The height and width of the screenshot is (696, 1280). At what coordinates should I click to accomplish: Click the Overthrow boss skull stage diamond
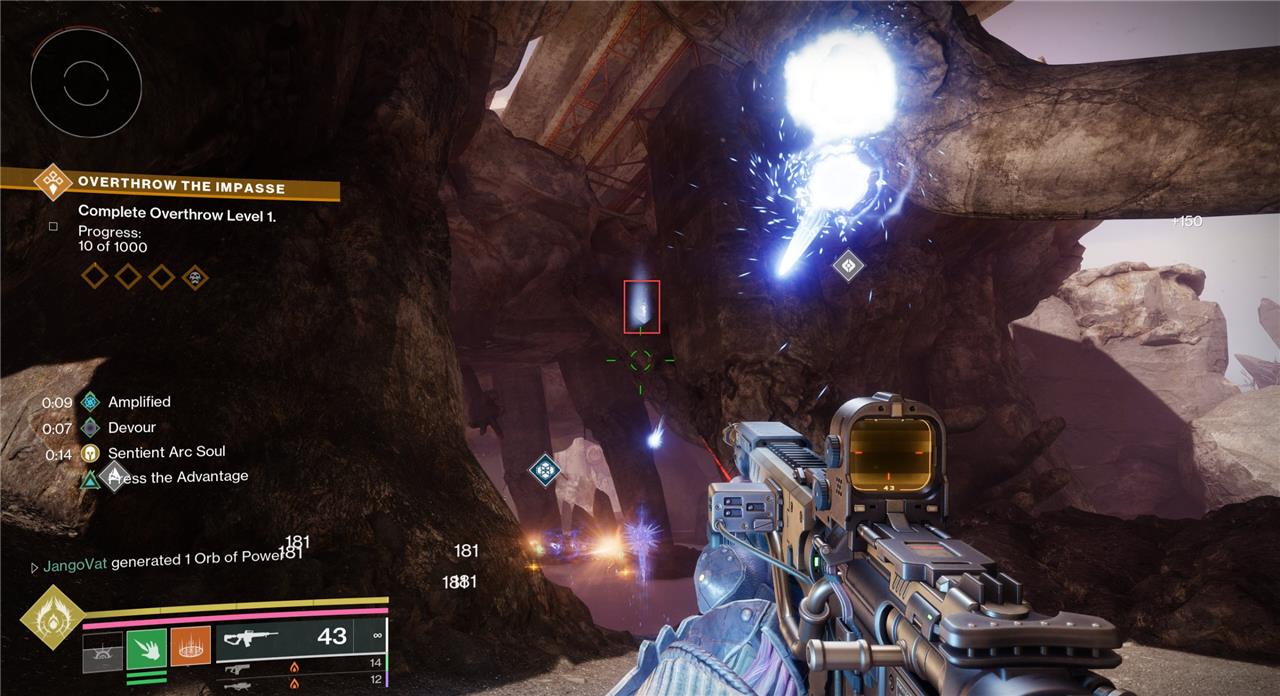point(195,276)
